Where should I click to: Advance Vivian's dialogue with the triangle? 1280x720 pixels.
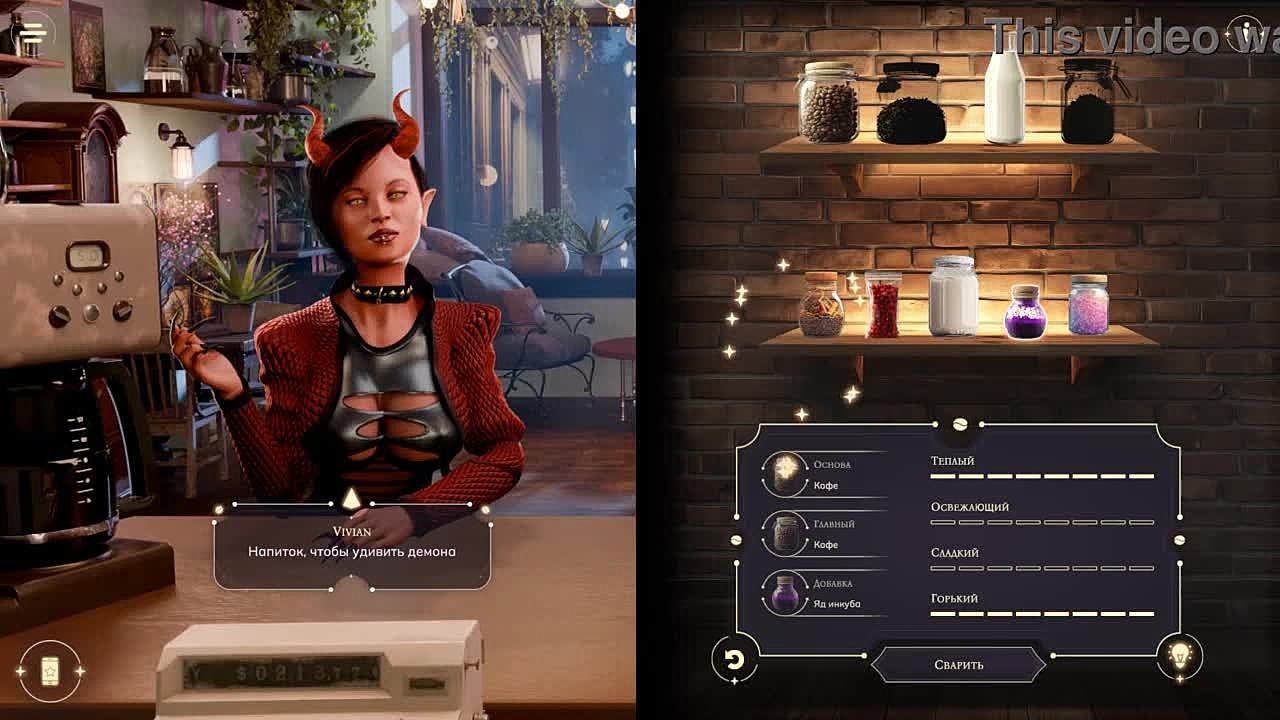coord(351,499)
